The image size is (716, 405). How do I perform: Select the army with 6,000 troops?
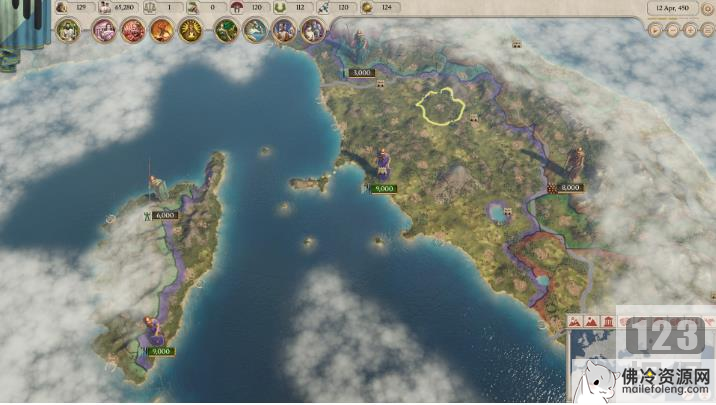(165, 215)
